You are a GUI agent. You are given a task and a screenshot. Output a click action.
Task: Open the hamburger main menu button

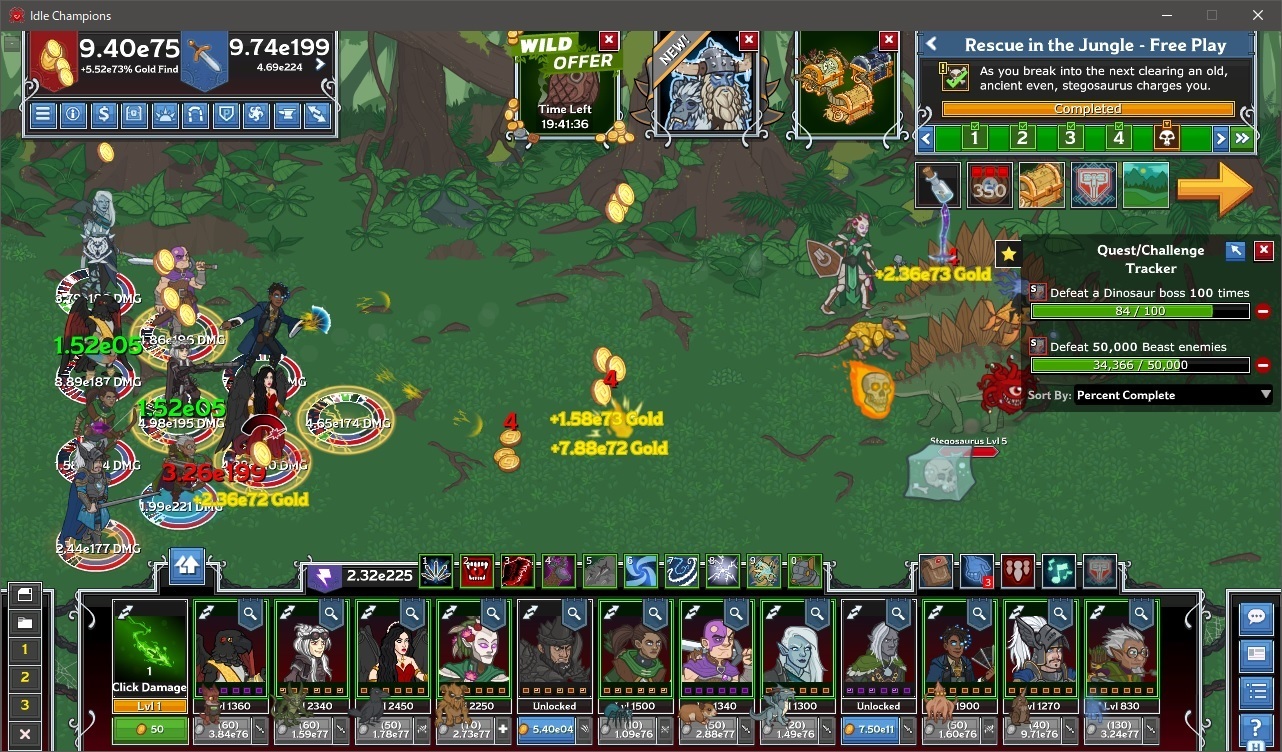pyautogui.click(x=43, y=114)
